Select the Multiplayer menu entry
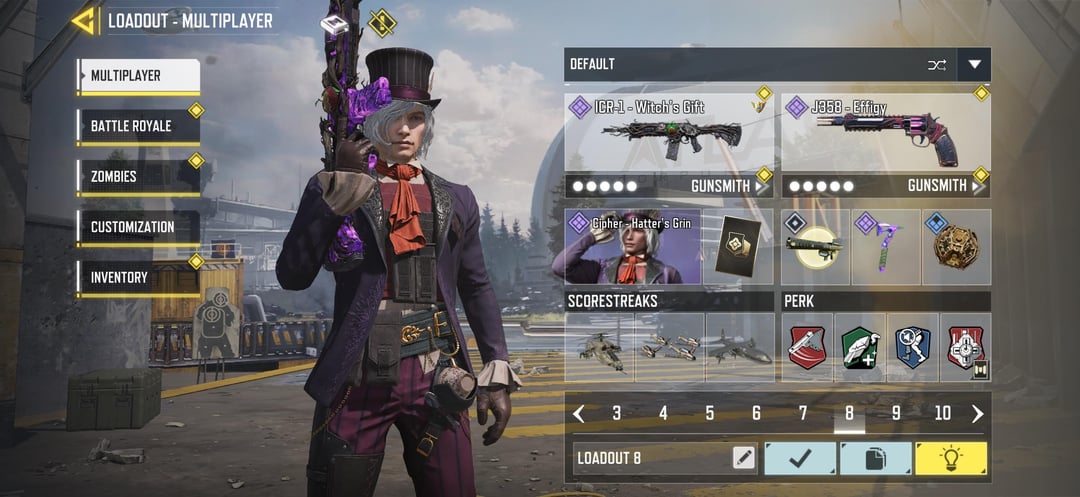1080x497 pixels. tap(139, 76)
